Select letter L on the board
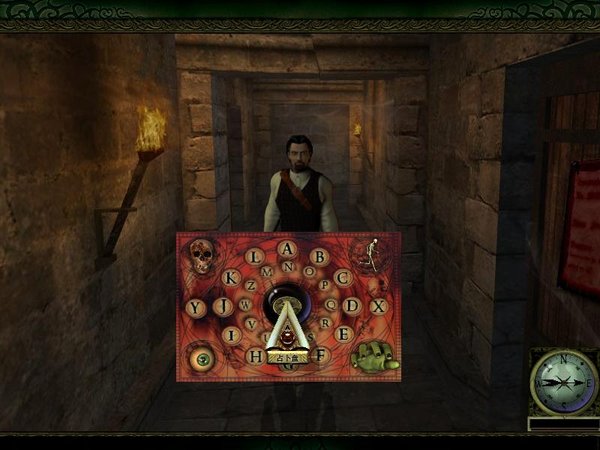The height and width of the screenshot is (450, 600). 255,256
